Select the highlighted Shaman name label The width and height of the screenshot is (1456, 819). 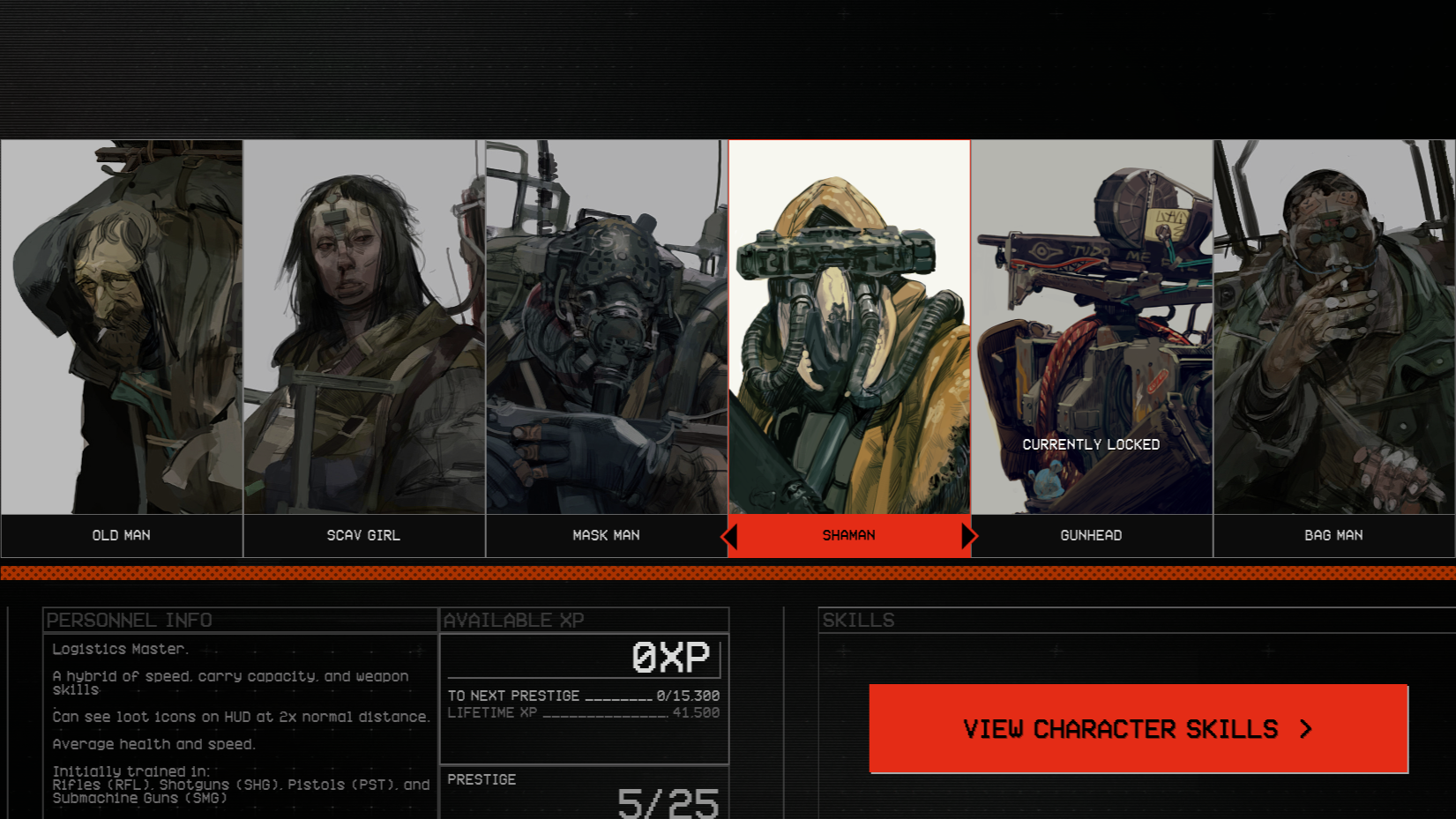pos(848,535)
